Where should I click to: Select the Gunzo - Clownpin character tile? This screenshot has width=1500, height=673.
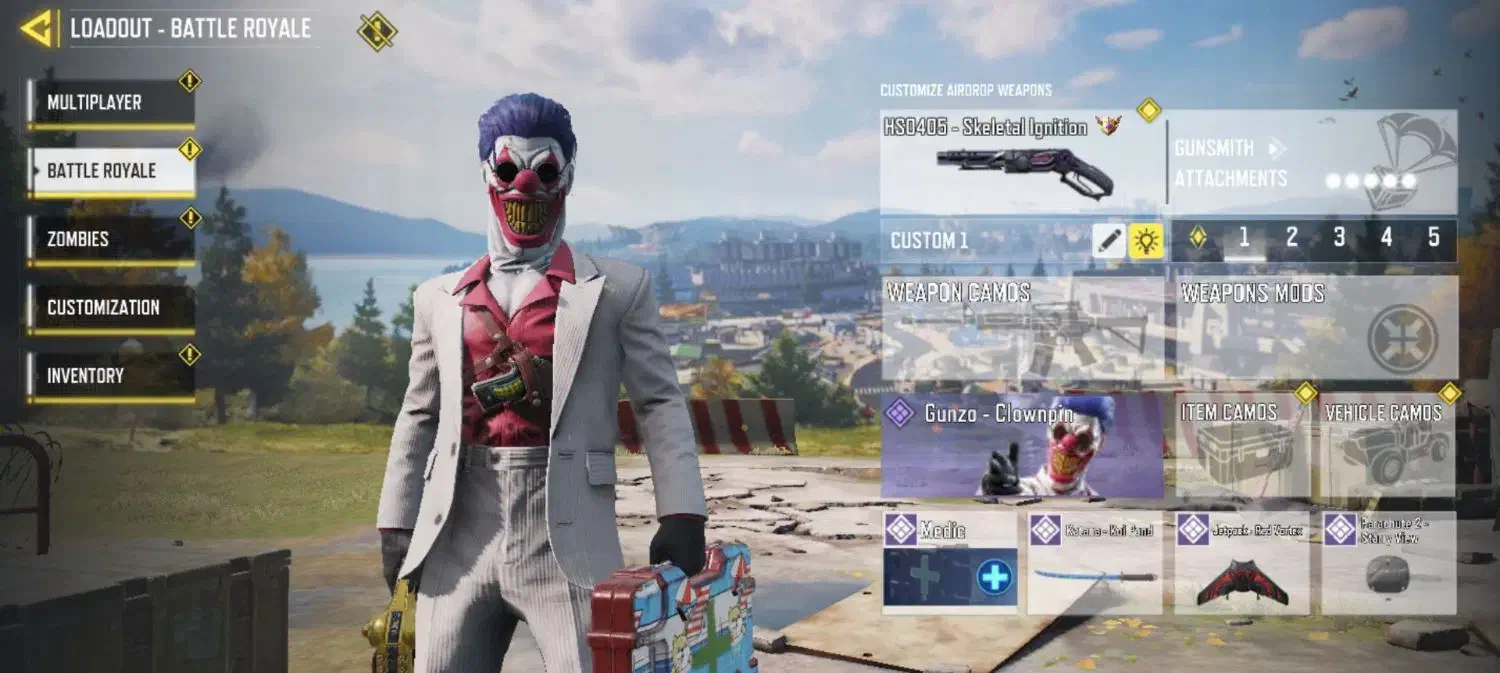click(x=1022, y=445)
